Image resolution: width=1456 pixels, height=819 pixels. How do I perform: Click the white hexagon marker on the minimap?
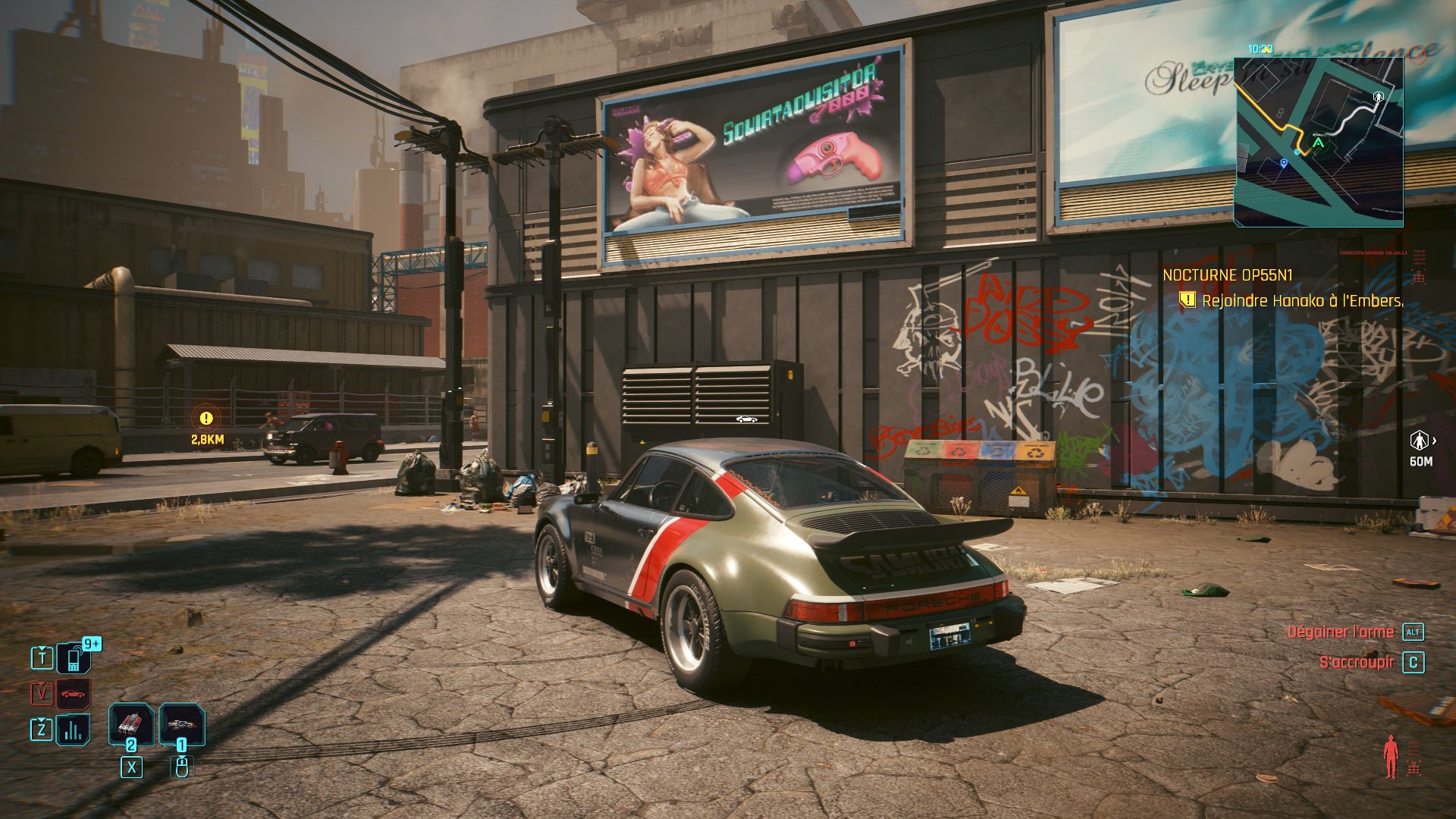[1378, 96]
